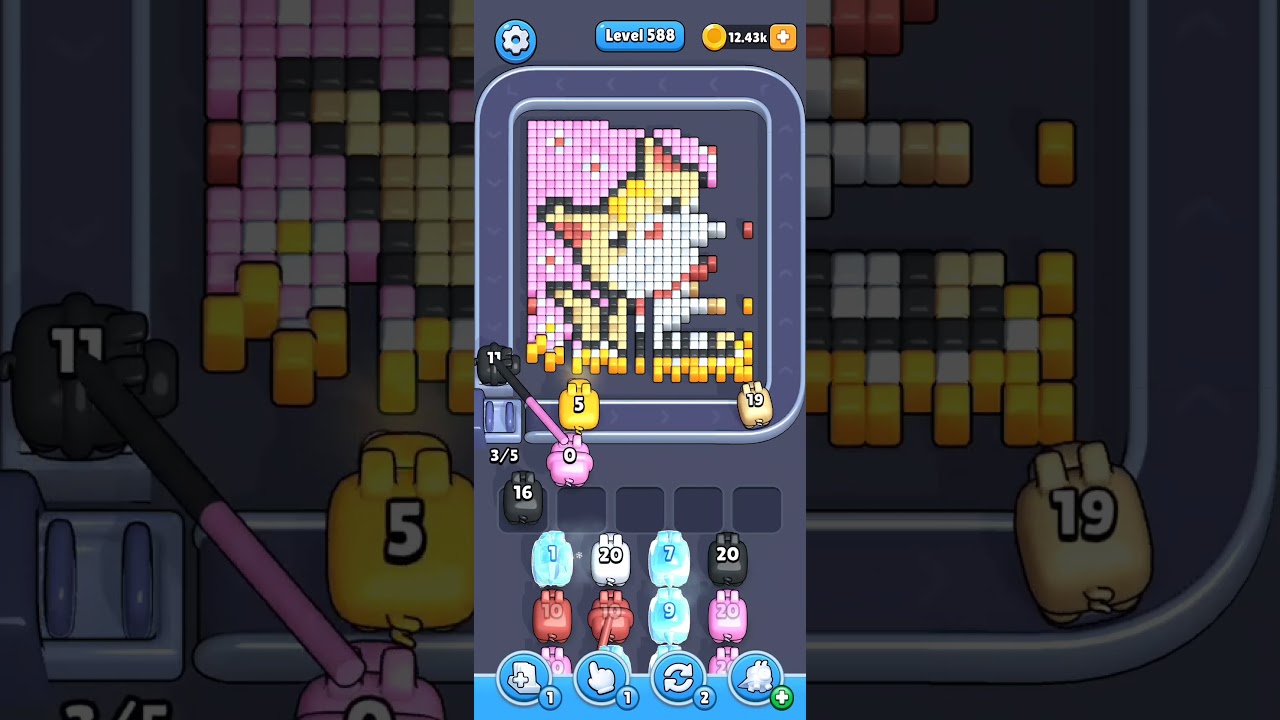The width and height of the screenshot is (1280, 720).
Task: Tap the Level 588 badge
Action: tap(640, 35)
